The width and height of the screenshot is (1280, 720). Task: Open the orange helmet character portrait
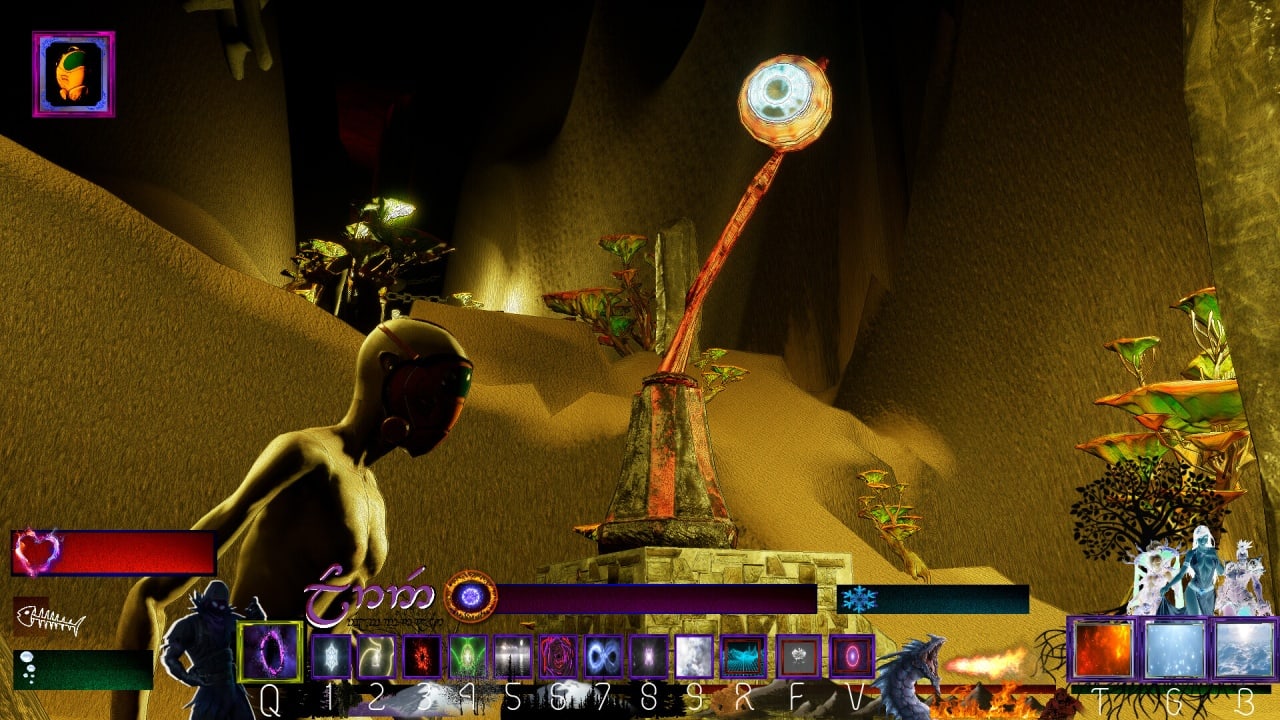point(73,74)
